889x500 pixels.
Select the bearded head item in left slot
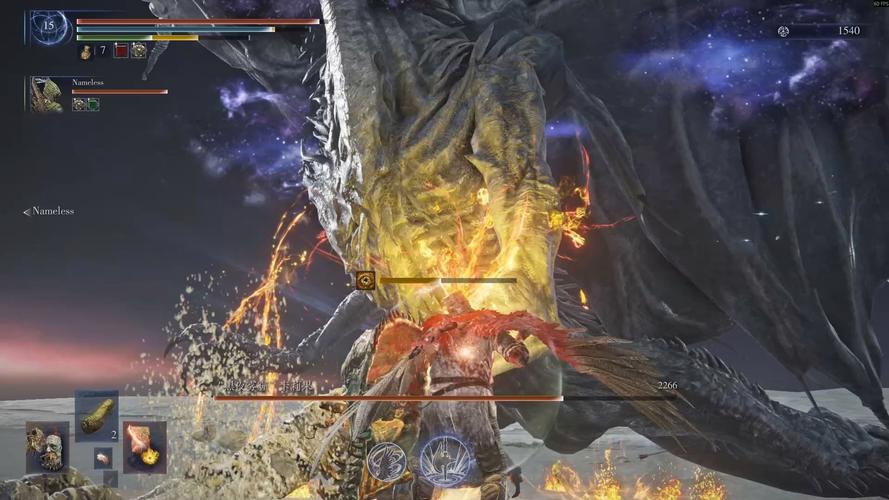click(46, 446)
